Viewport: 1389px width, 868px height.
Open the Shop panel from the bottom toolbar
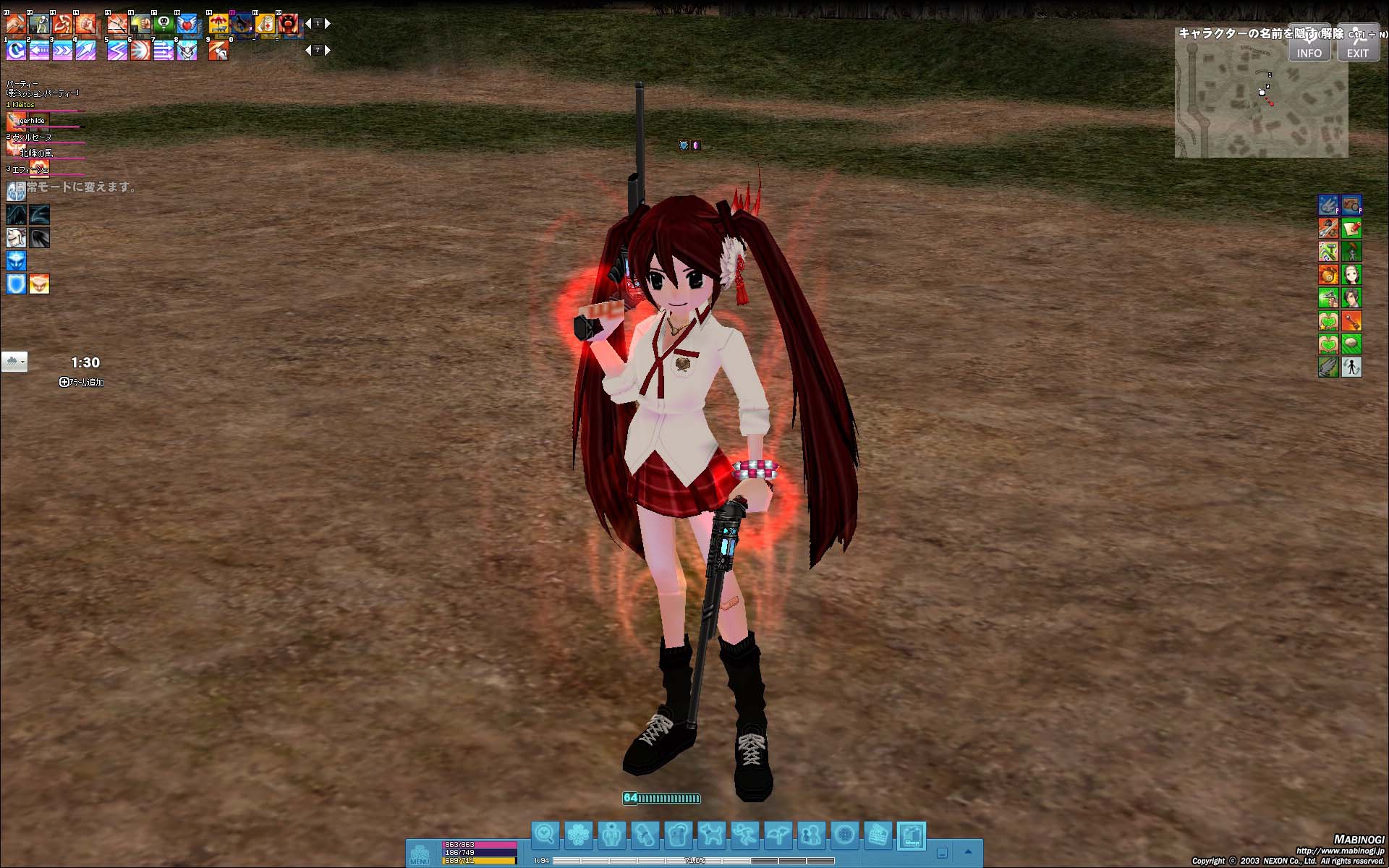click(912, 834)
